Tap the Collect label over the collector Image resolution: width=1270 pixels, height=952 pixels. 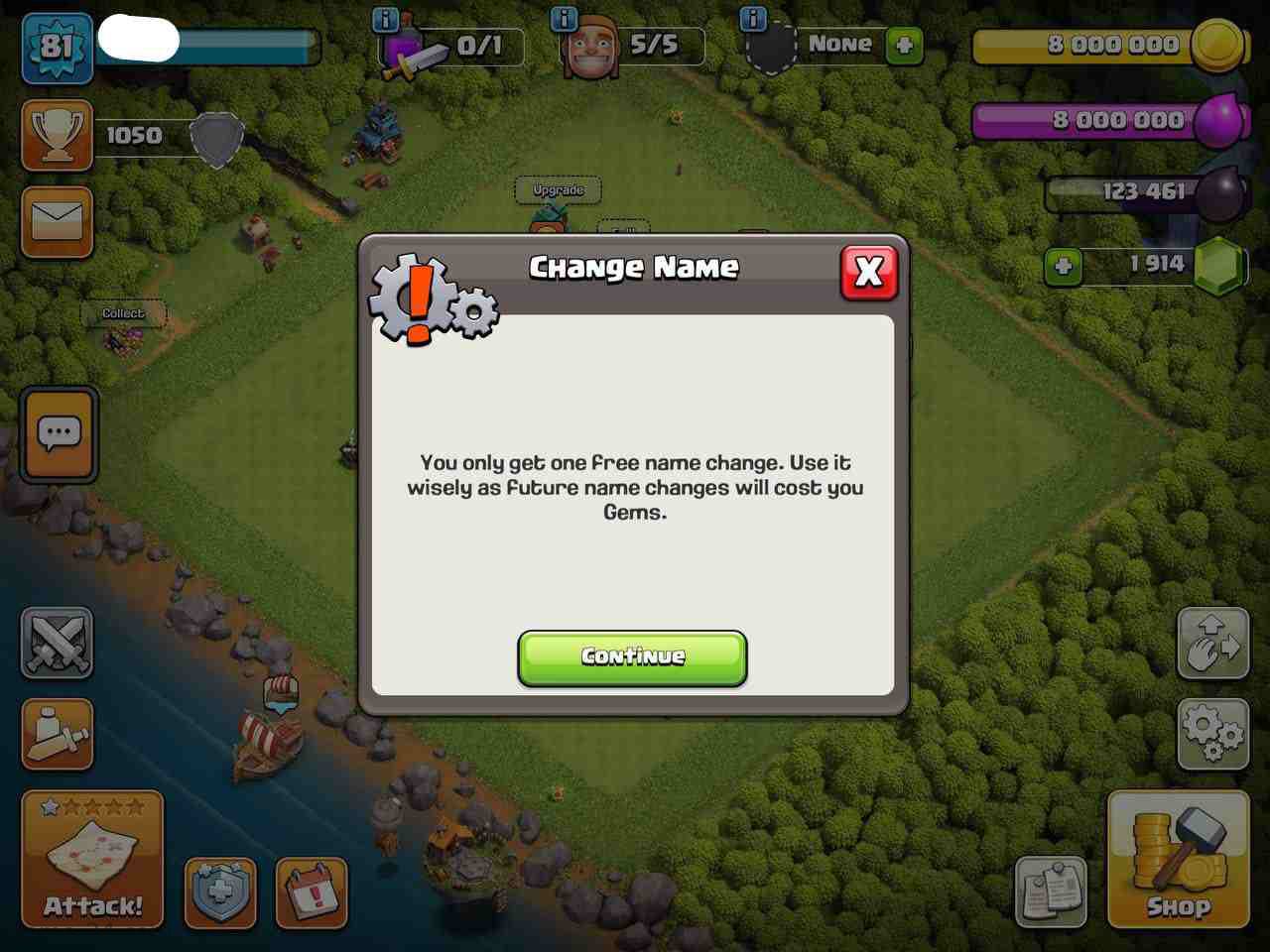pyautogui.click(x=123, y=313)
